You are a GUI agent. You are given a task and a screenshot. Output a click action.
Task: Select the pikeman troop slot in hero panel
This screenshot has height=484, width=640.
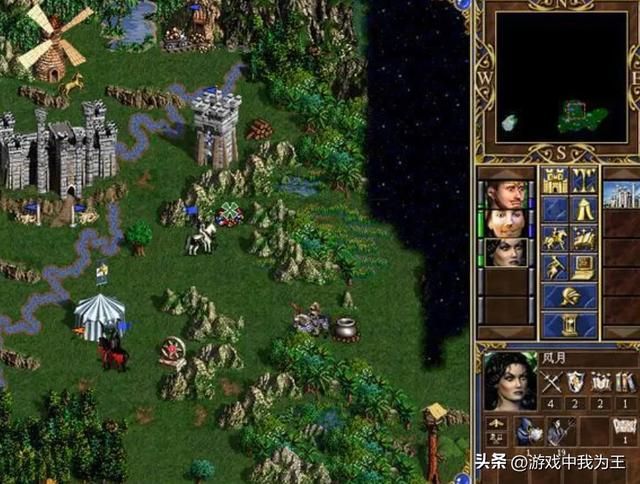560,431
